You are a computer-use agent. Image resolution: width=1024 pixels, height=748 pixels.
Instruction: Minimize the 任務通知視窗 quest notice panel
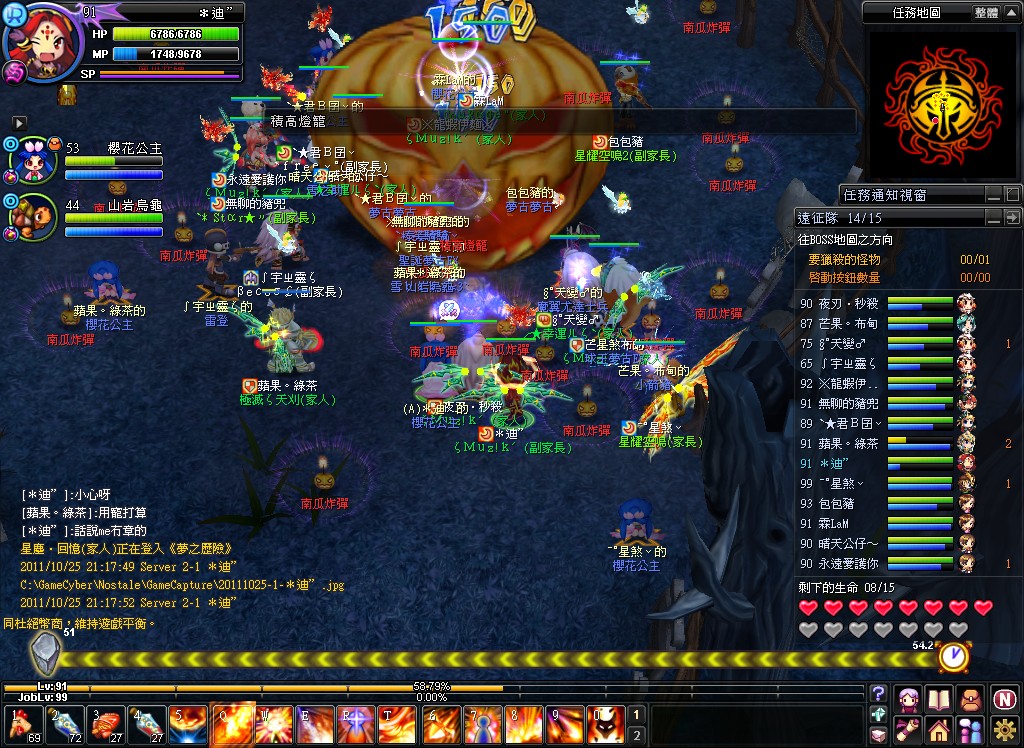993,194
